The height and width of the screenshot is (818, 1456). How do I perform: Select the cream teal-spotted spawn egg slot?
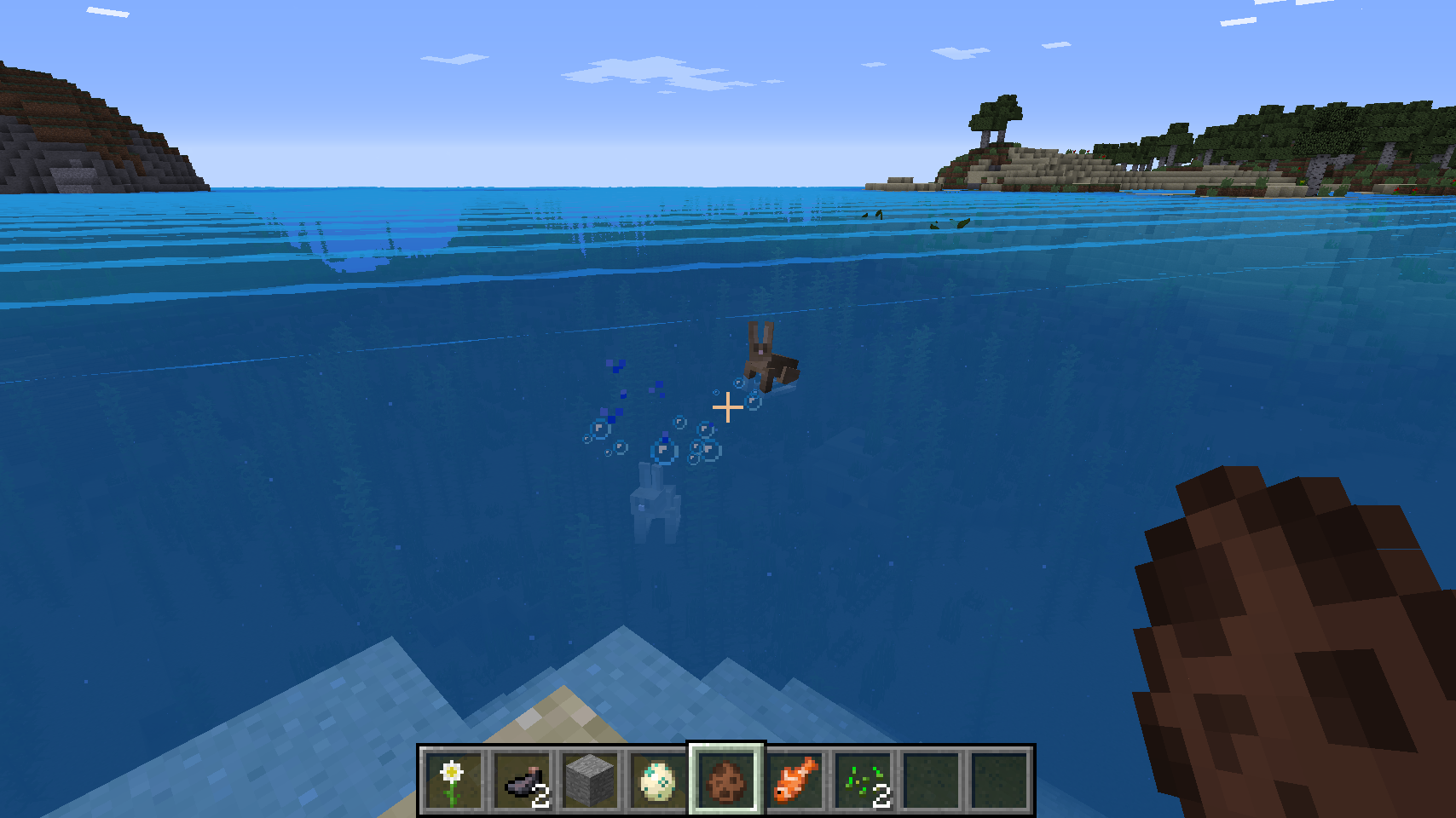click(658, 780)
